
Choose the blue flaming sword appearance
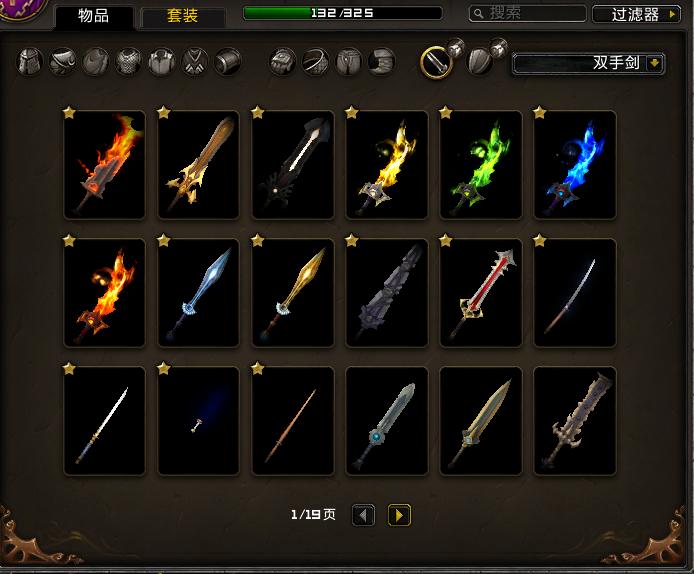[574, 164]
